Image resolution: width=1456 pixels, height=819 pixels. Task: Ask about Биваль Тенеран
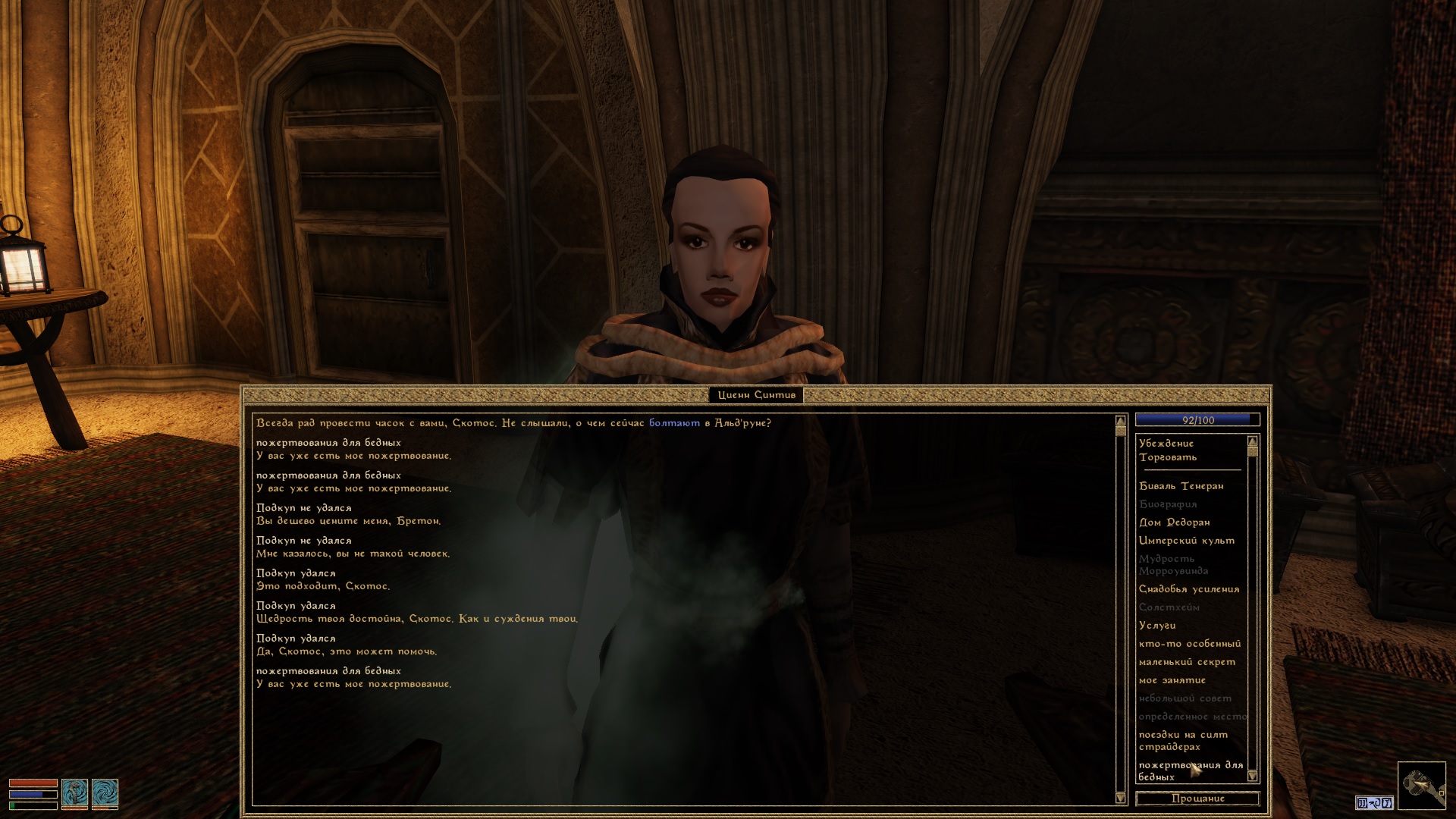coord(1181,486)
